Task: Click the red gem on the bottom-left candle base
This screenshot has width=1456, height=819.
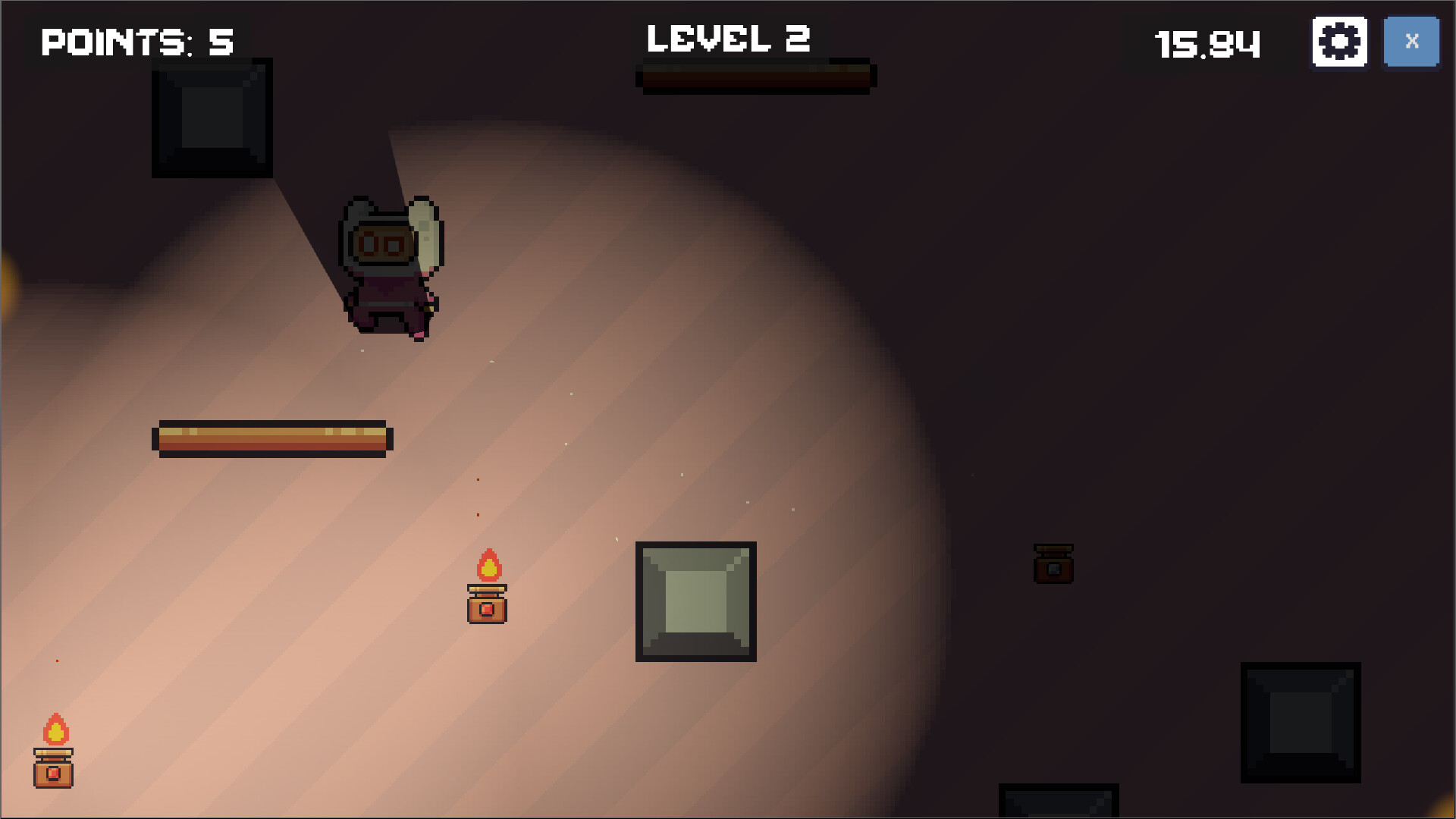Action: coord(54,775)
